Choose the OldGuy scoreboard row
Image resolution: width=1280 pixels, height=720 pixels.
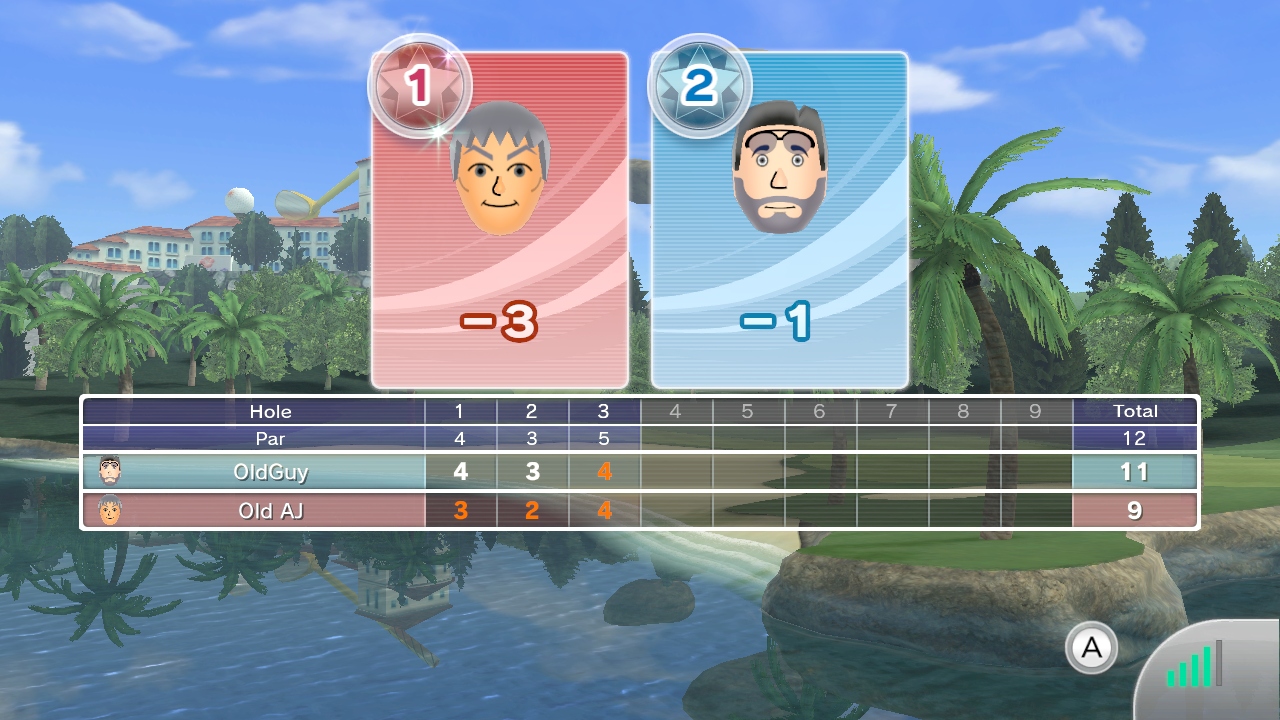point(640,472)
